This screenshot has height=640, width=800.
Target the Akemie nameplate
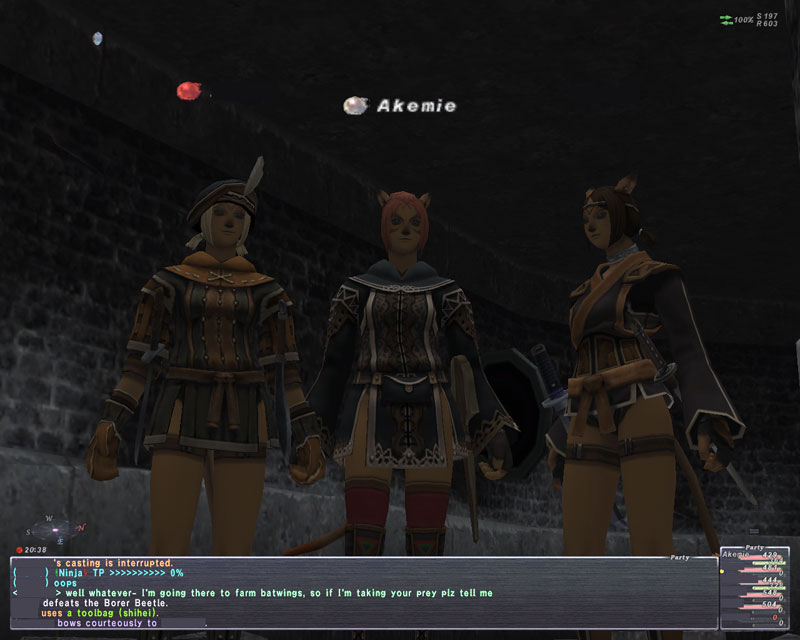click(x=416, y=105)
